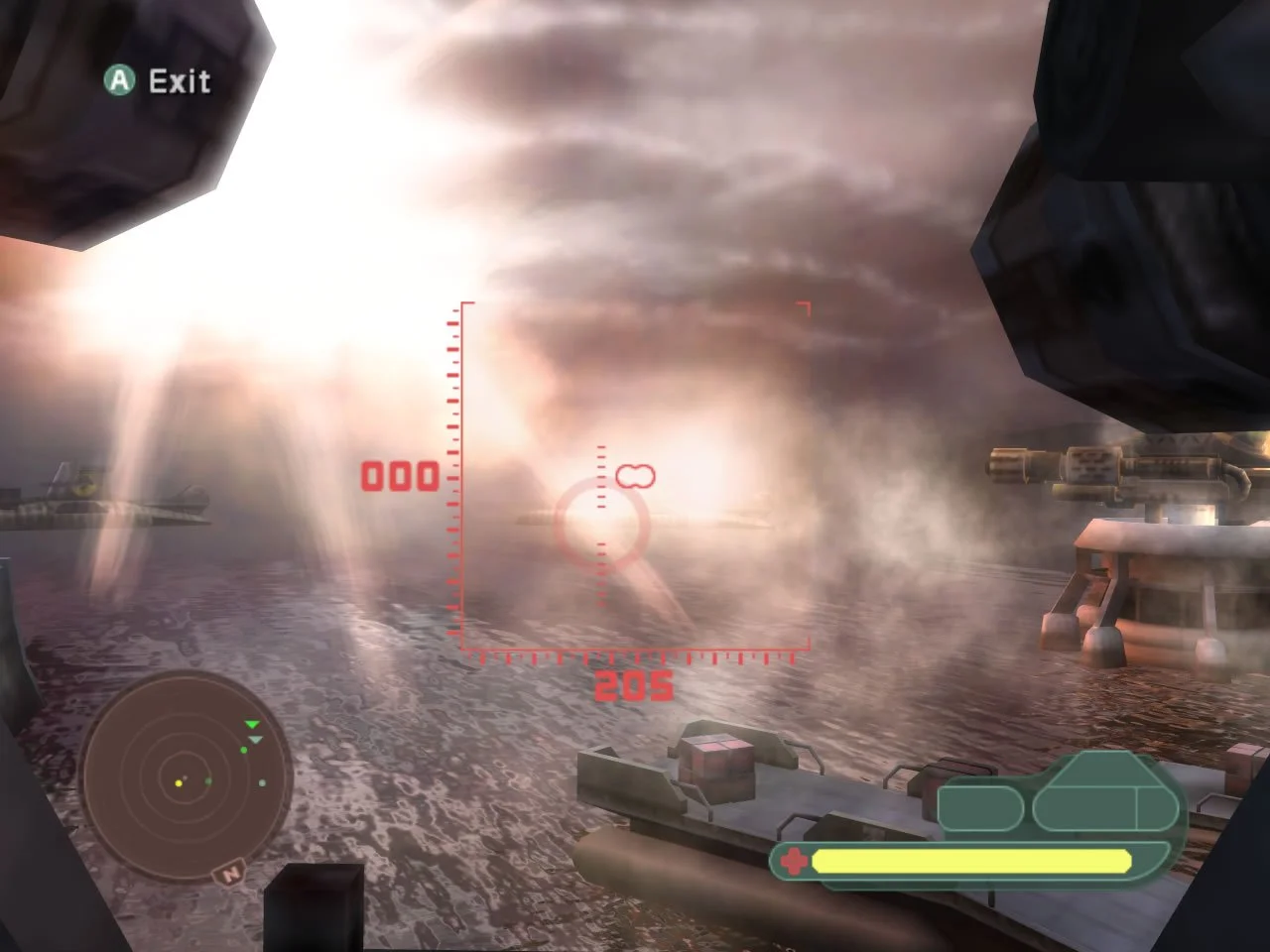Click the yellow player blip on the radar

[x=178, y=783]
